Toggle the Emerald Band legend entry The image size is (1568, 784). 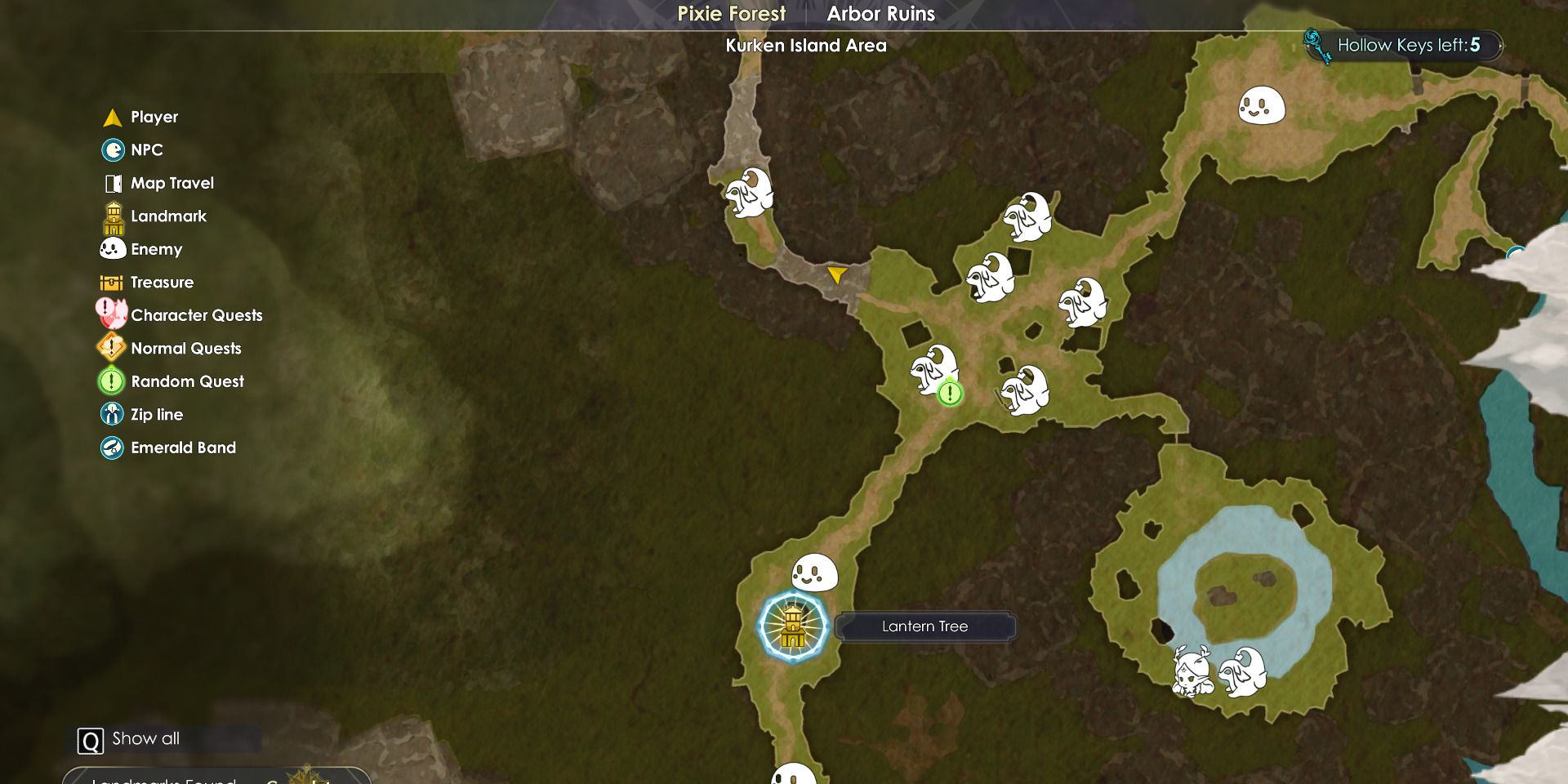[x=183, y=448]
